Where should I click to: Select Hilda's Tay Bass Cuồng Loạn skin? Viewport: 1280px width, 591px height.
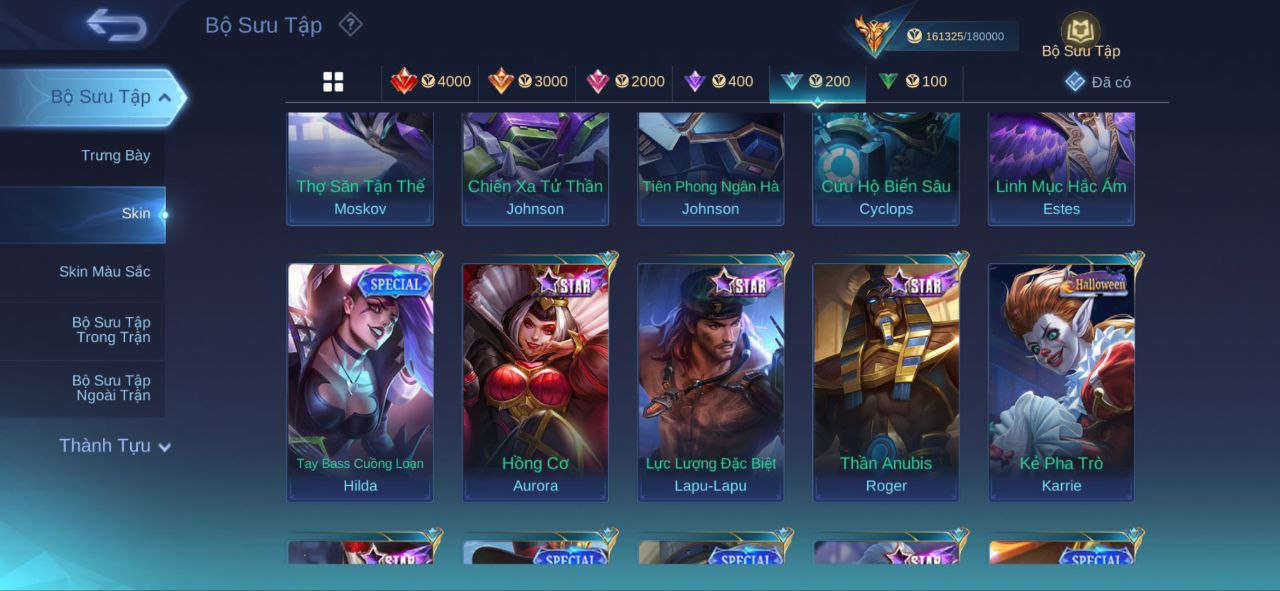[x=360, y=380]
